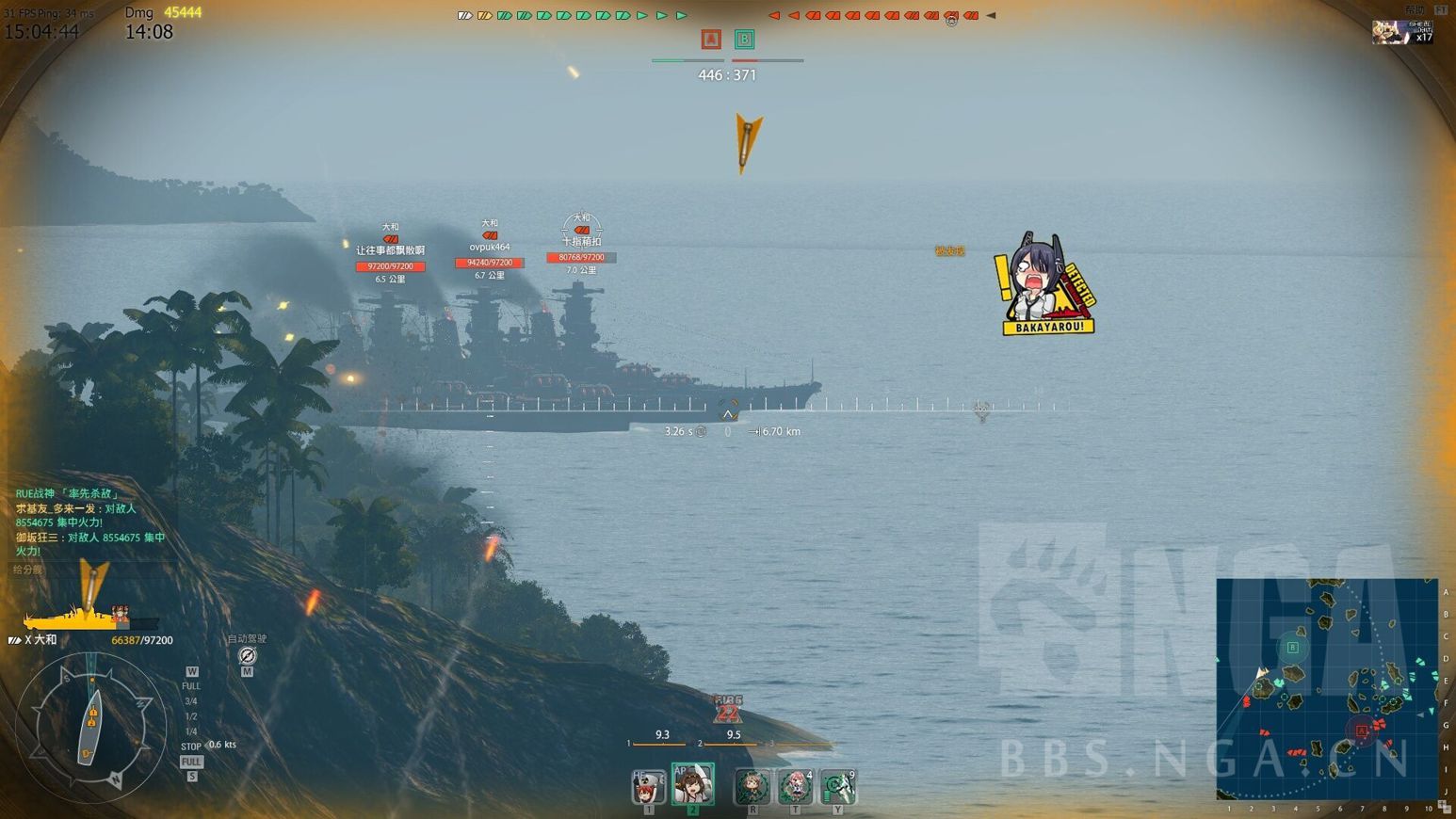Set throttle to STOP
Viewport: 1456px width, 819px height.
coord(191,747)
